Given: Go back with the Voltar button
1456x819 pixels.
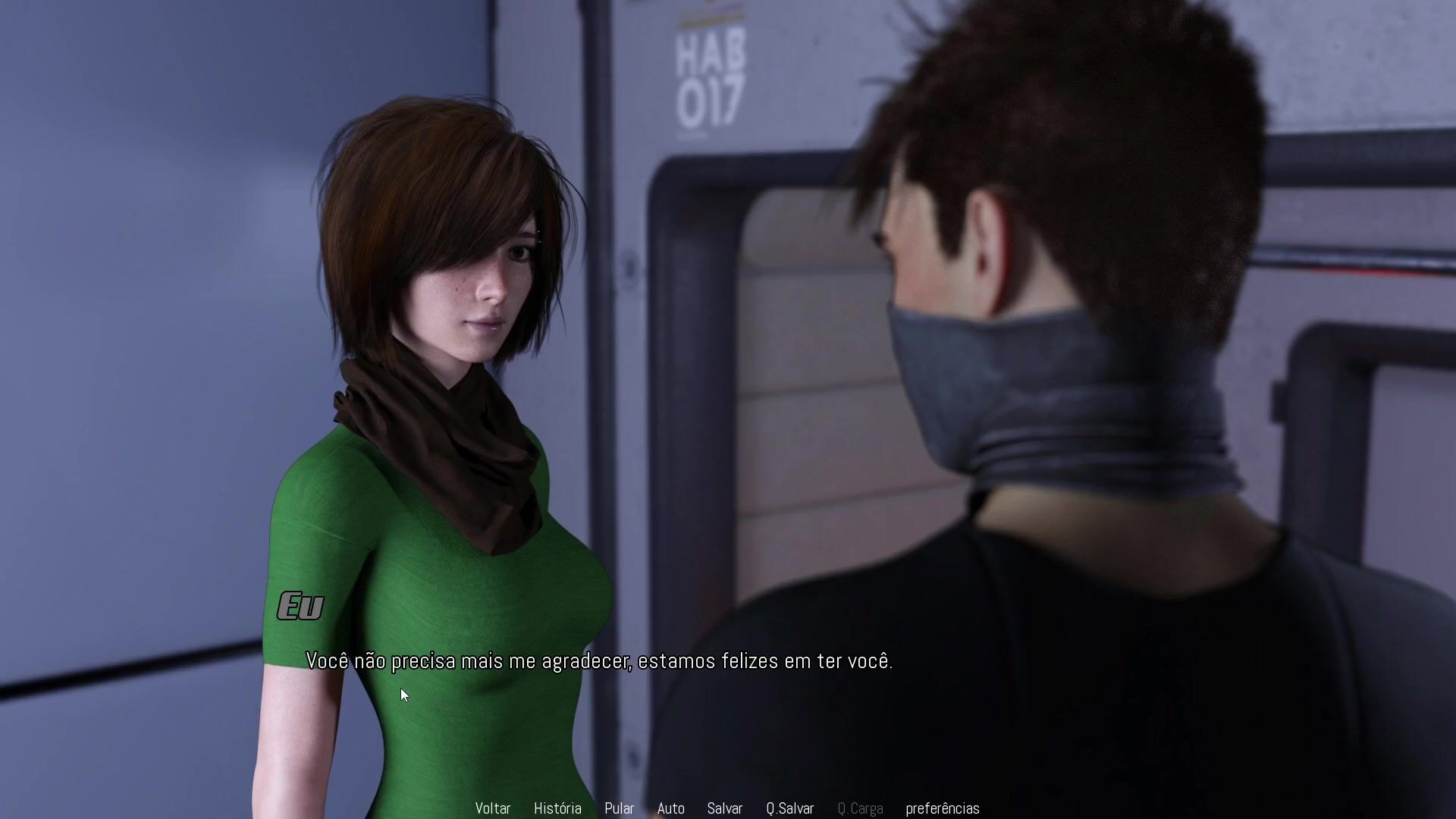Looking at the screenshot, I should (x=493, y=808).
